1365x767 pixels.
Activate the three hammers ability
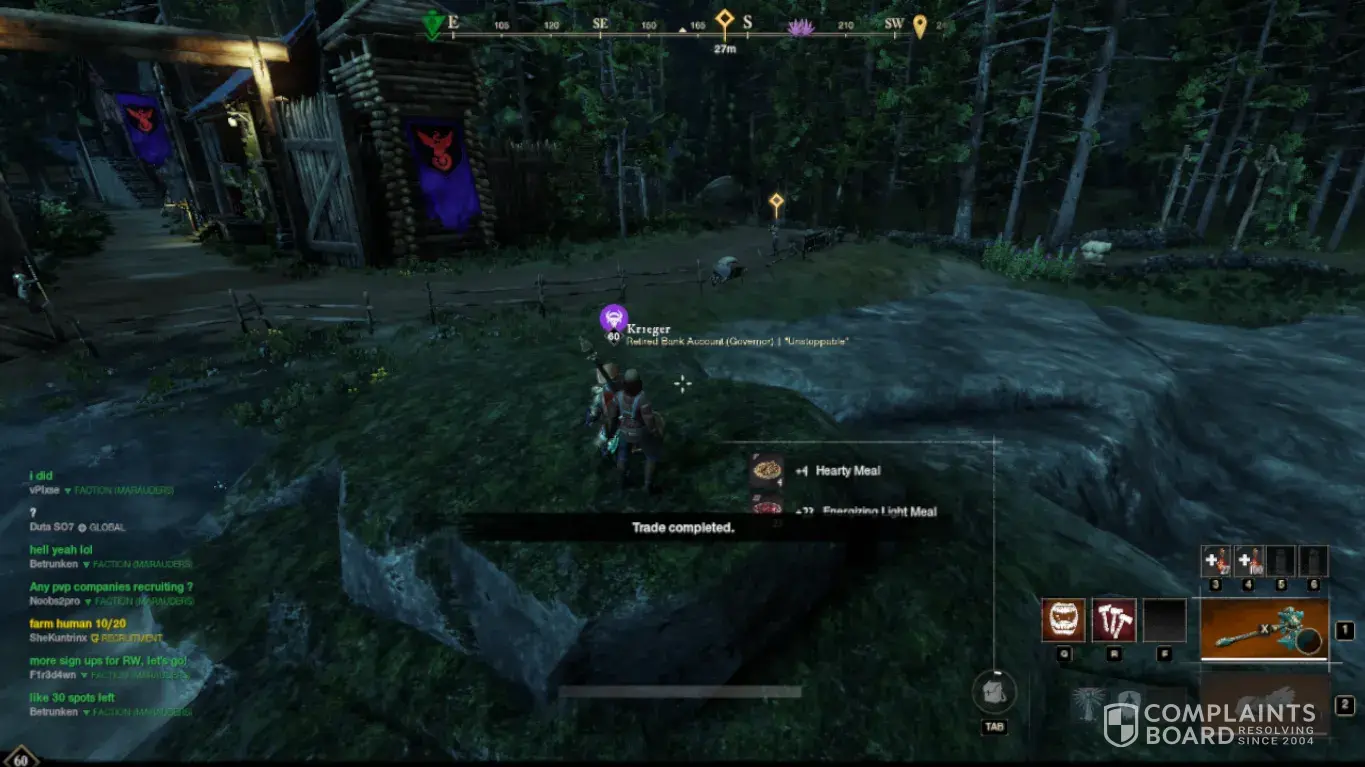click(1113, 620)
